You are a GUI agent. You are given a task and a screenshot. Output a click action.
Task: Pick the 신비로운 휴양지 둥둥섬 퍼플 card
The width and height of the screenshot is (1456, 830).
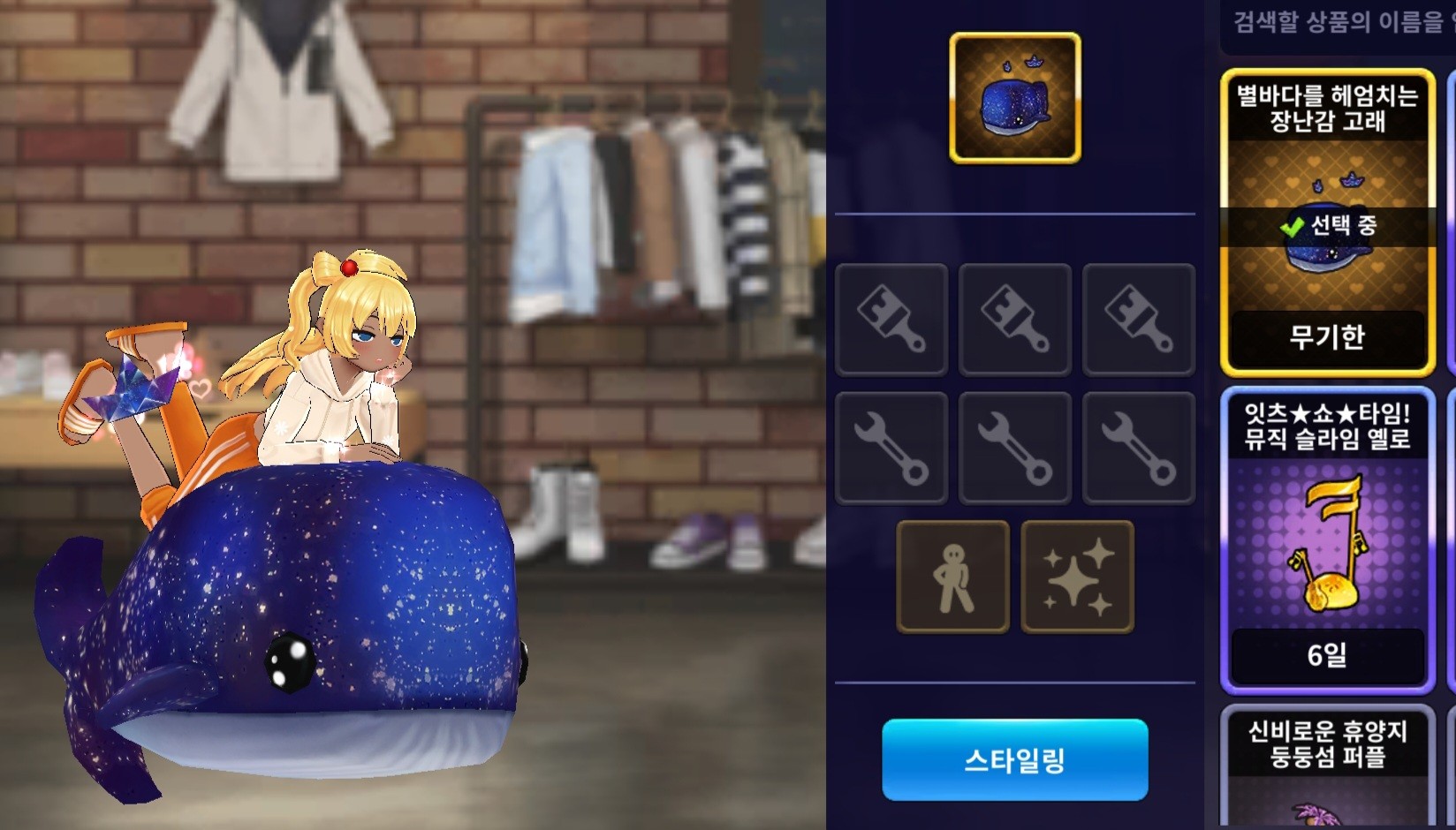(x=1327, y=766)
